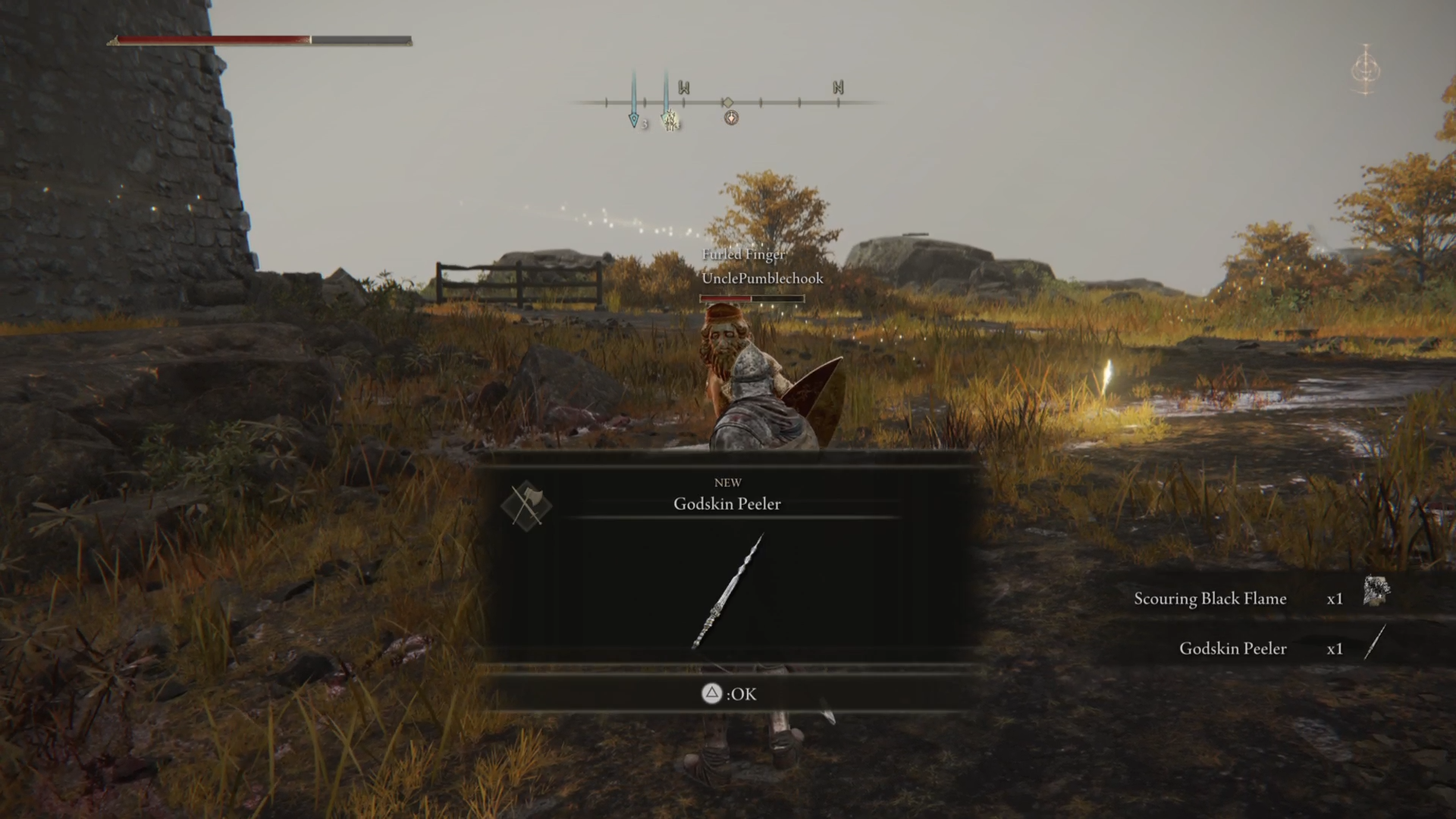Click the triangle button symbol near OK
The image size is (1456, 819).
[x=711, y=694]
